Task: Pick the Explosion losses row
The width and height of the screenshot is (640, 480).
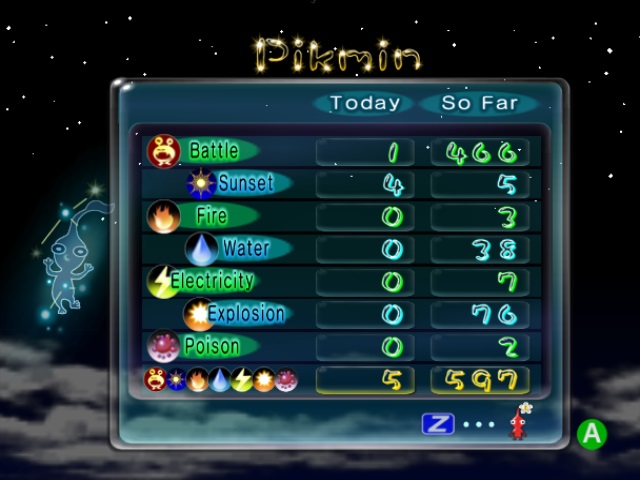Action: [245, 314]
